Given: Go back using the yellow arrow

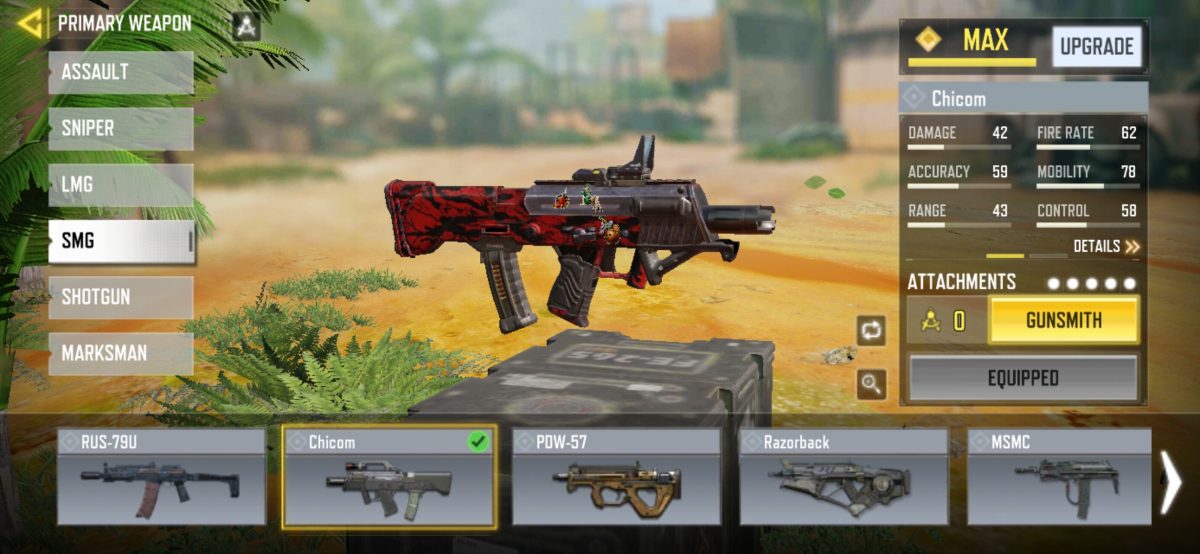Looking at the screenshot, I should click(x=30, y=23).
